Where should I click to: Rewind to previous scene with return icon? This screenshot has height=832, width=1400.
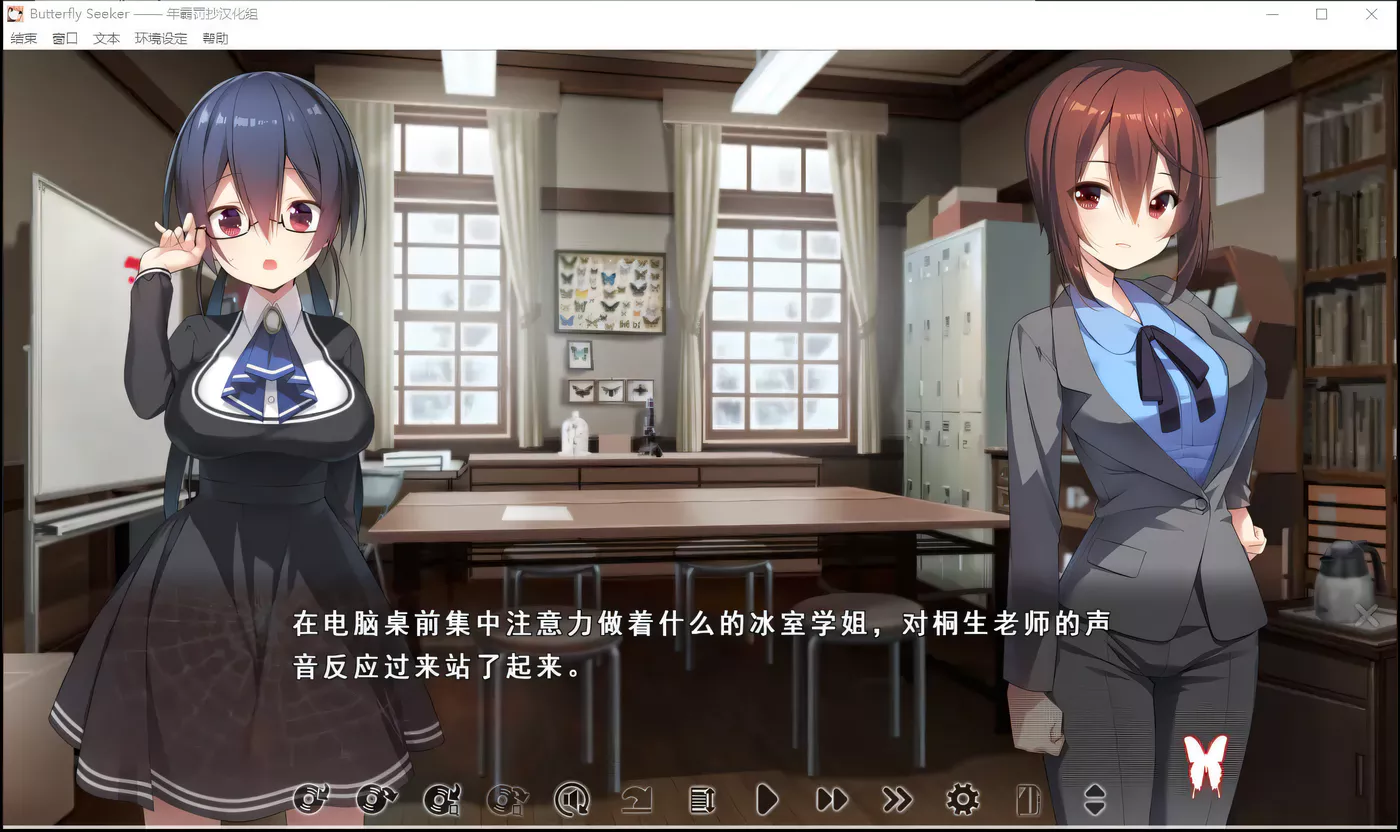[636, 801]
